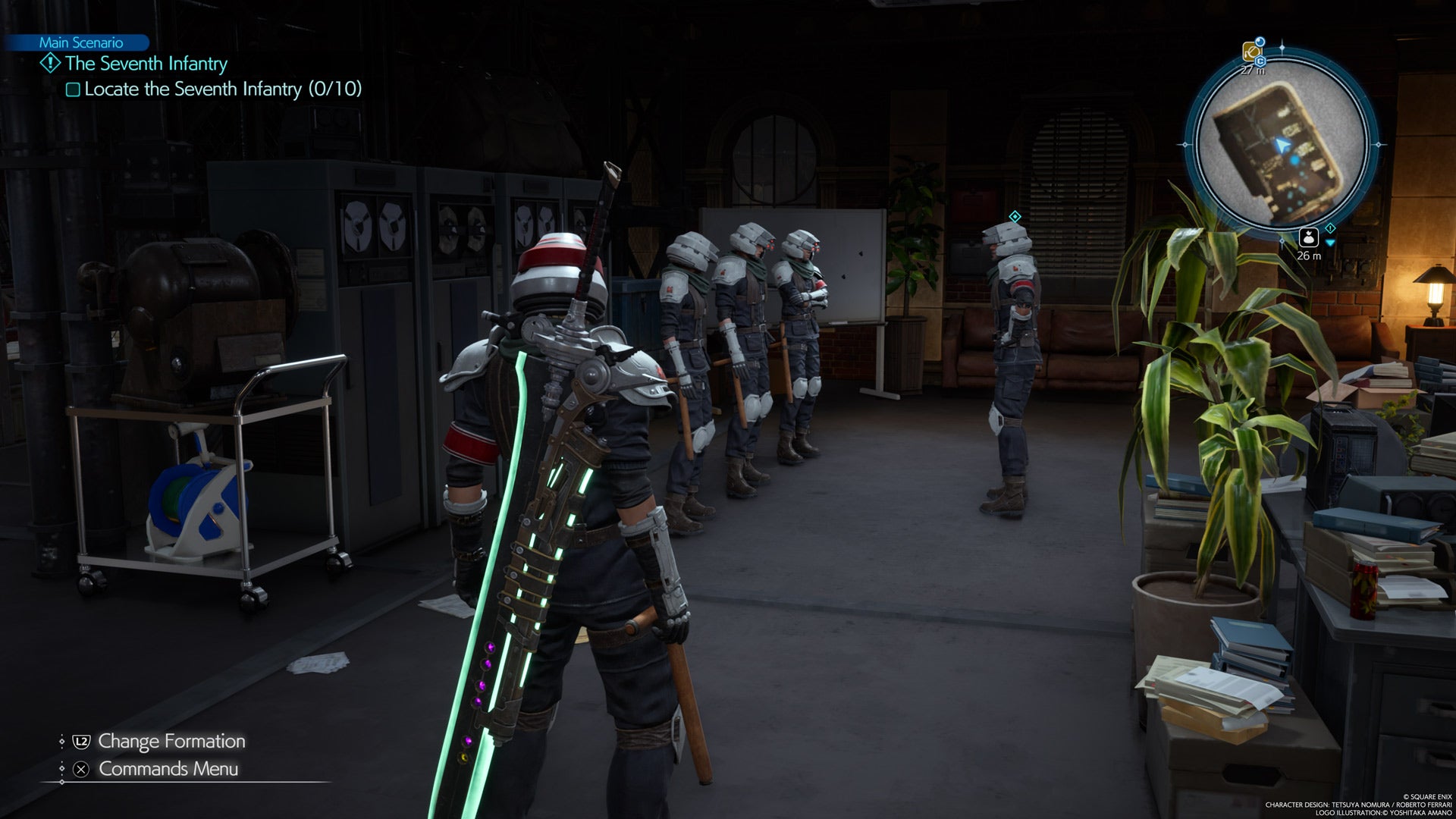Screen dimensions: 1456x819
Task: Open the circular minimap
Action: (x=1281, y=144)
